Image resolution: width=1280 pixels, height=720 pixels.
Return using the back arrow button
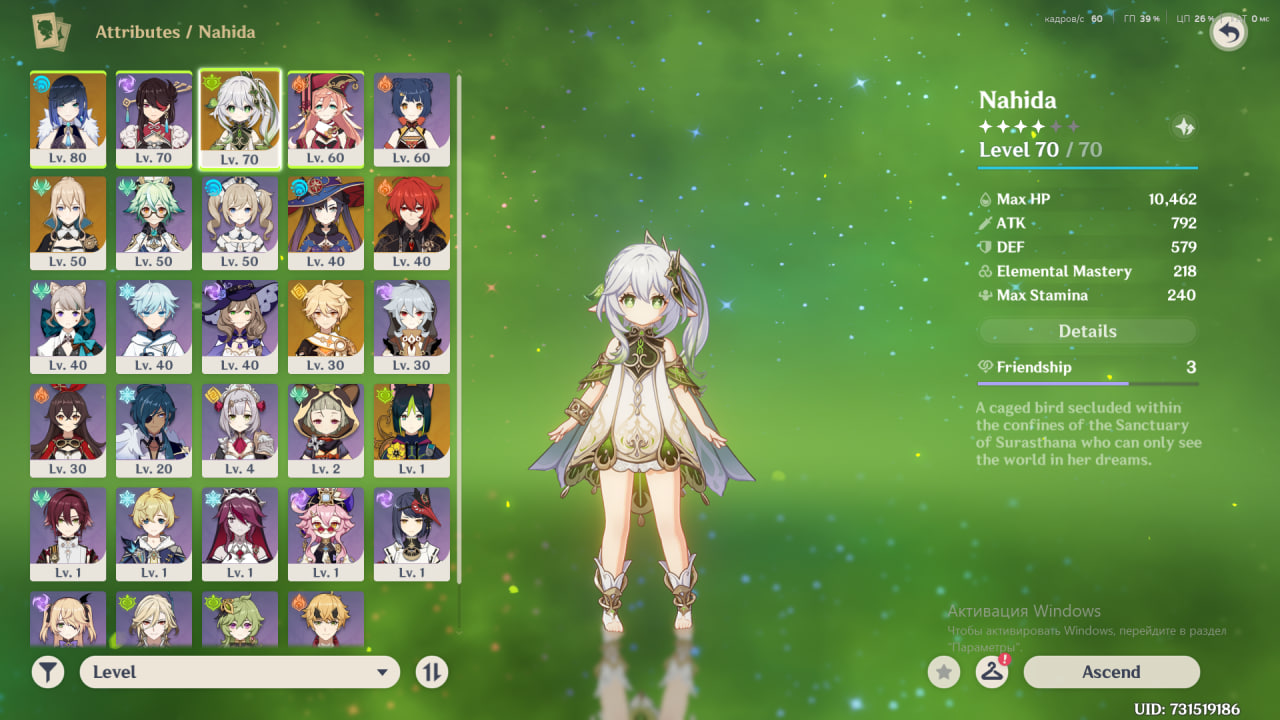click(x=1228, y=33)
